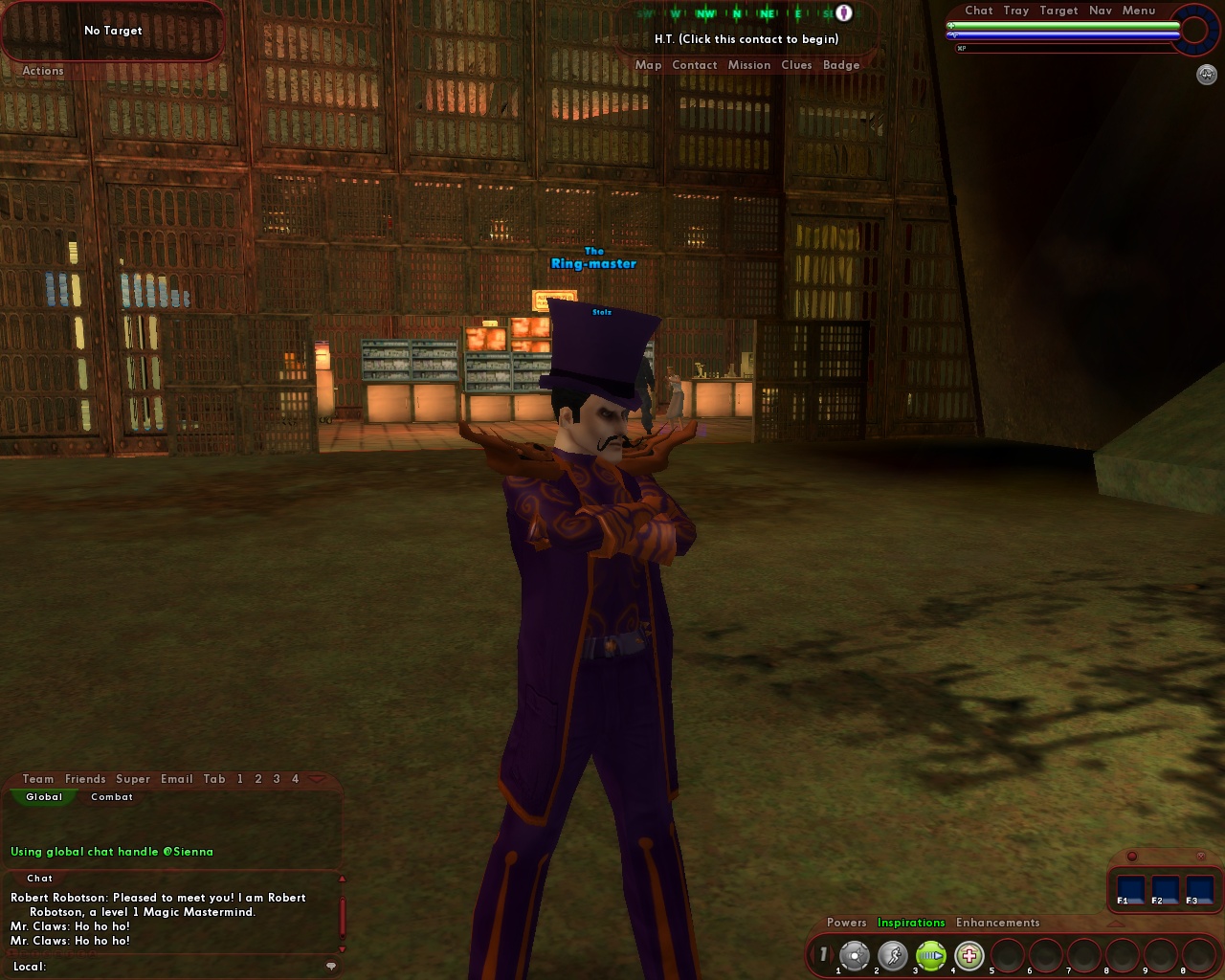The width and height of the screenshot is (1225, 980).
Task: Click the chat bubble icon beside Local field
Action: pyautogui.click(x=332, y=966)
